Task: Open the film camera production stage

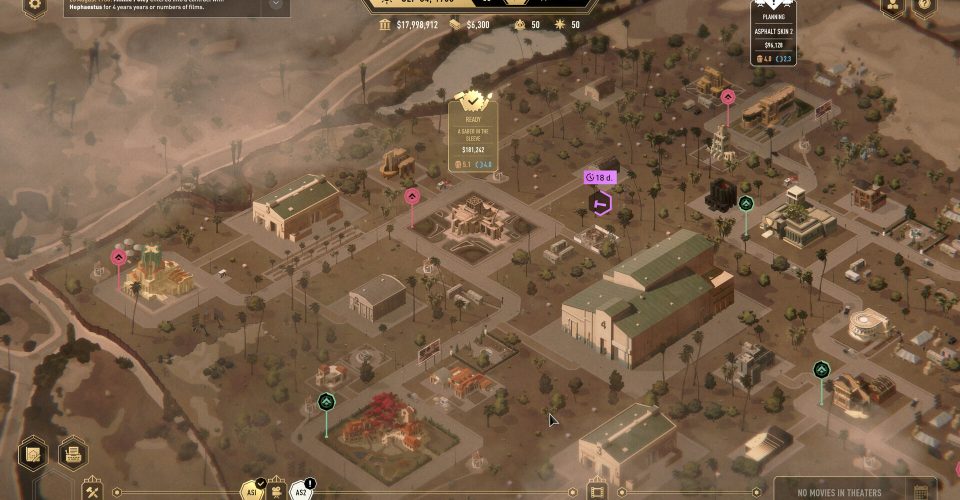Action: coord(278,493)
